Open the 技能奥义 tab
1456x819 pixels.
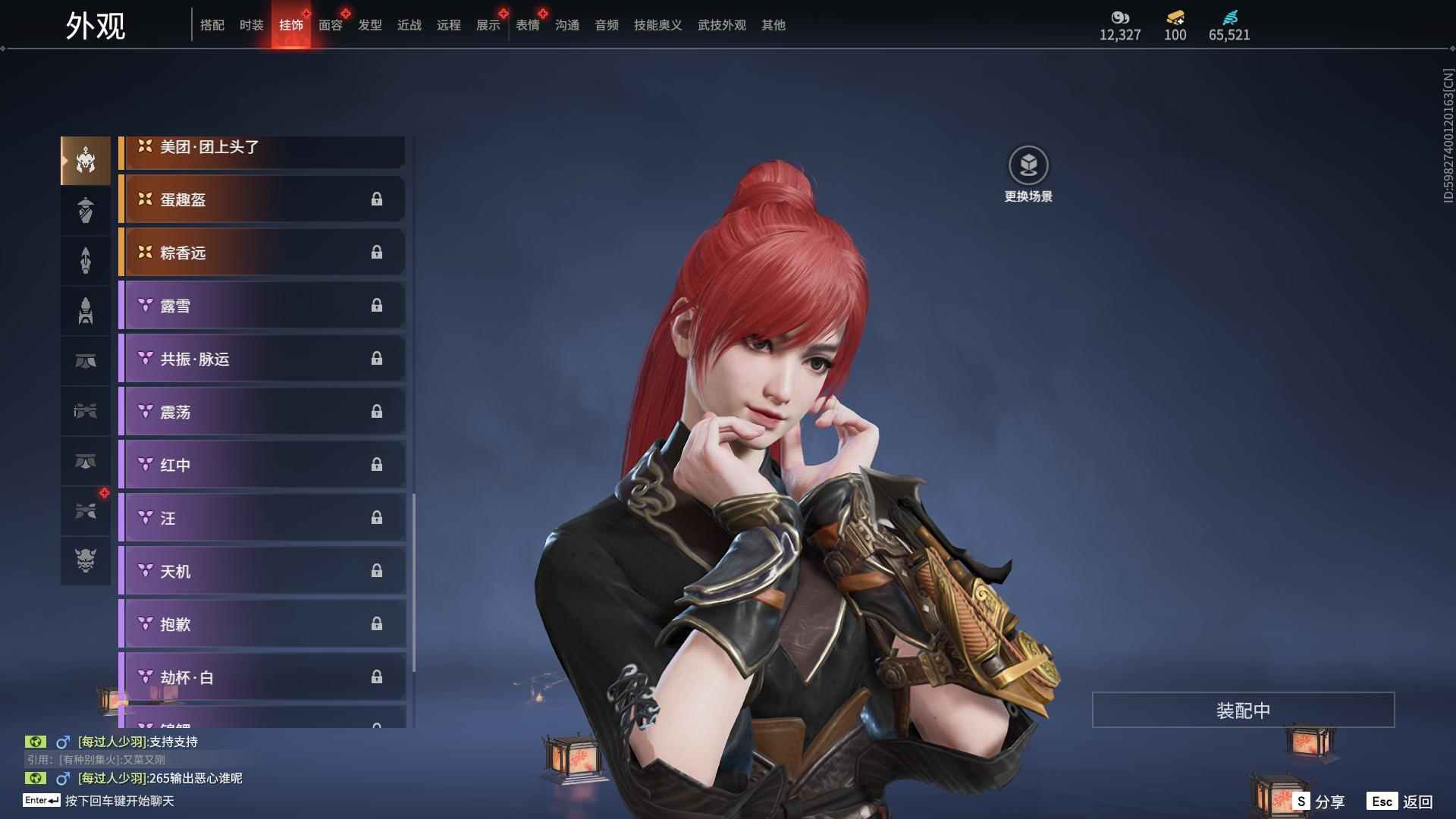pyautogui.click(x=657, y=25)
